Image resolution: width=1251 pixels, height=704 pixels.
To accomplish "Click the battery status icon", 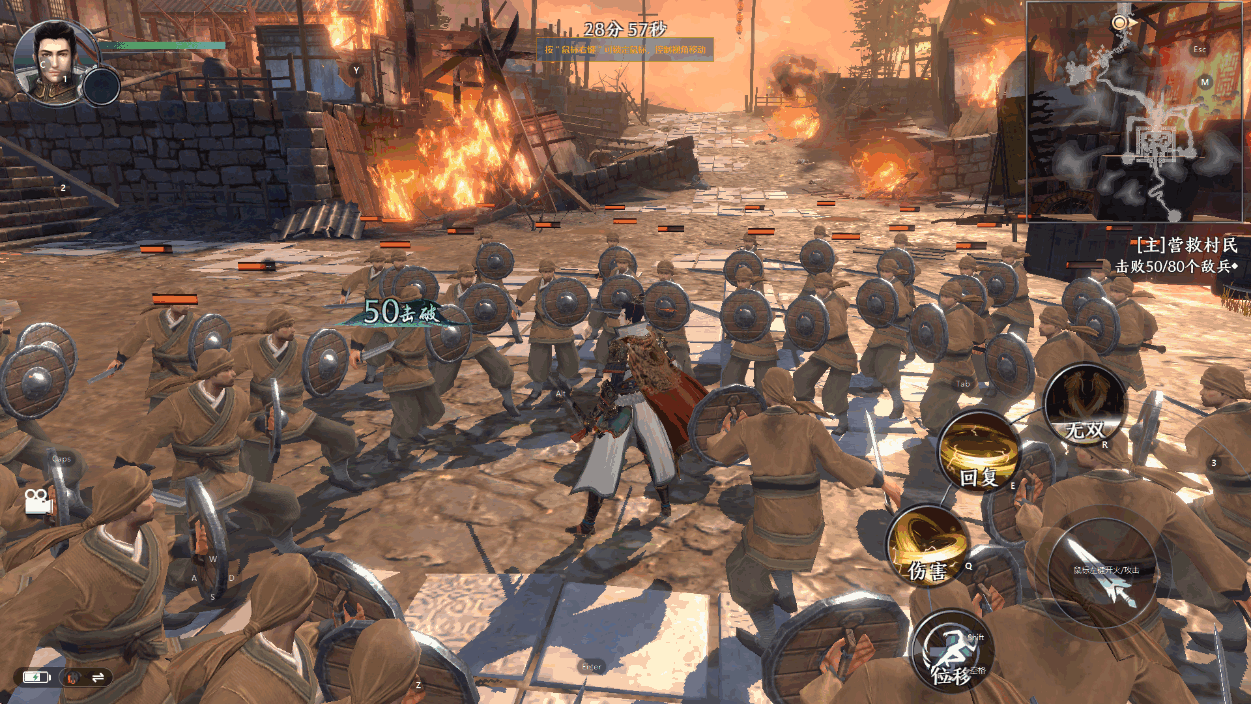I will 36,677.
